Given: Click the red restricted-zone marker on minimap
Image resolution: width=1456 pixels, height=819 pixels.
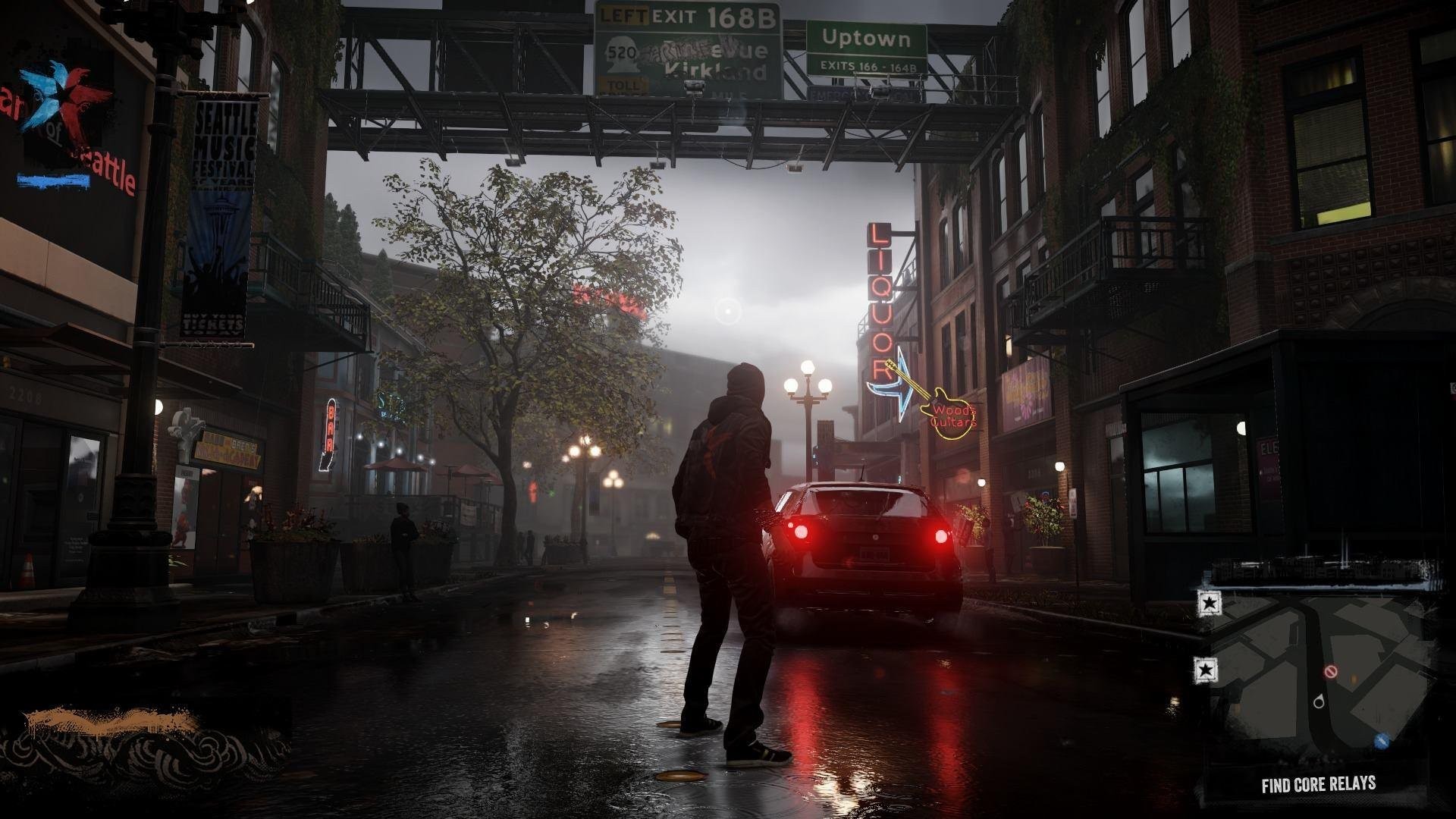Looking at the screenshot, I should pos(1331,671).
